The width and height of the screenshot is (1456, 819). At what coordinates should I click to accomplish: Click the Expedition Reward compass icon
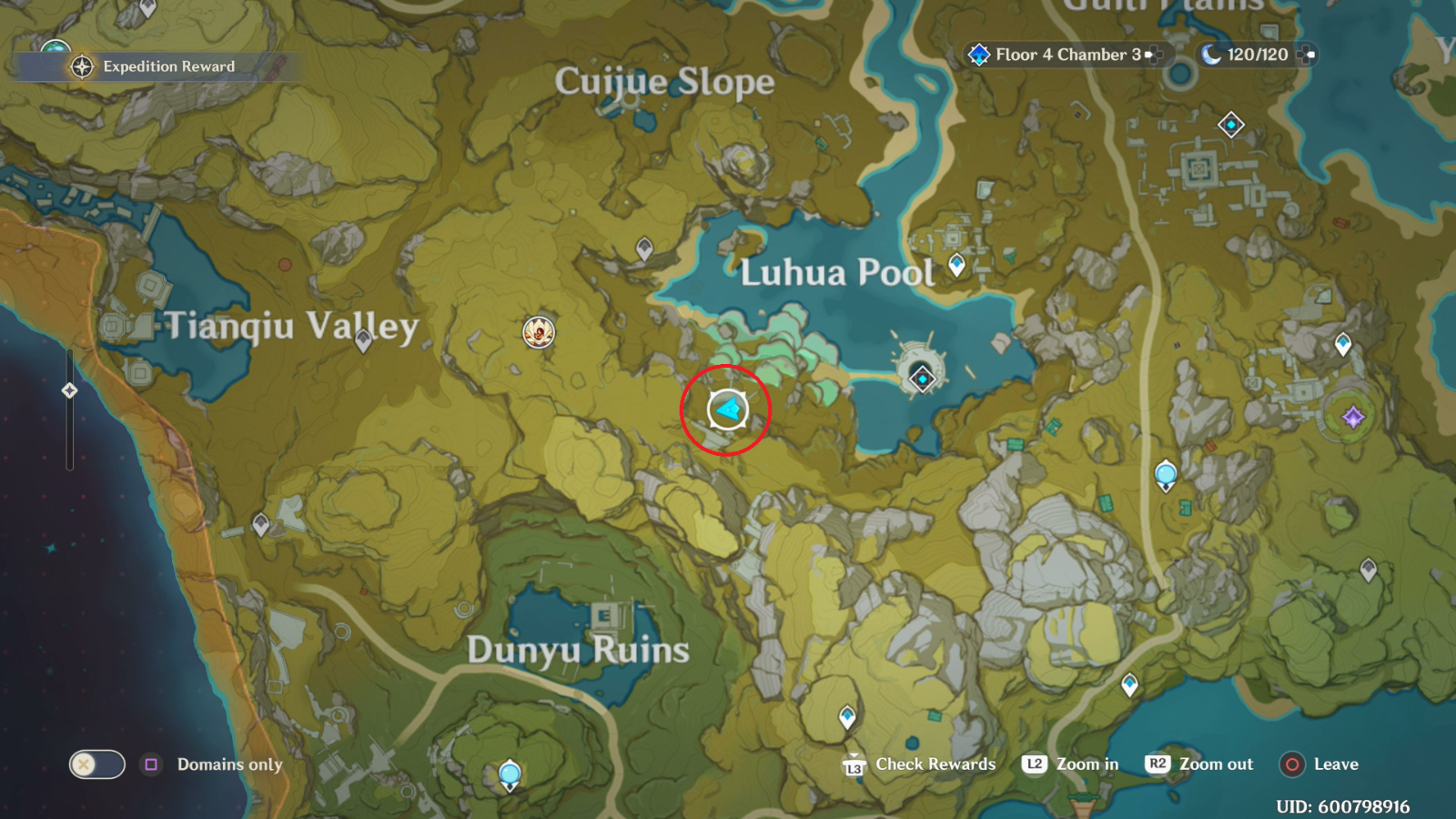point(80,66)
